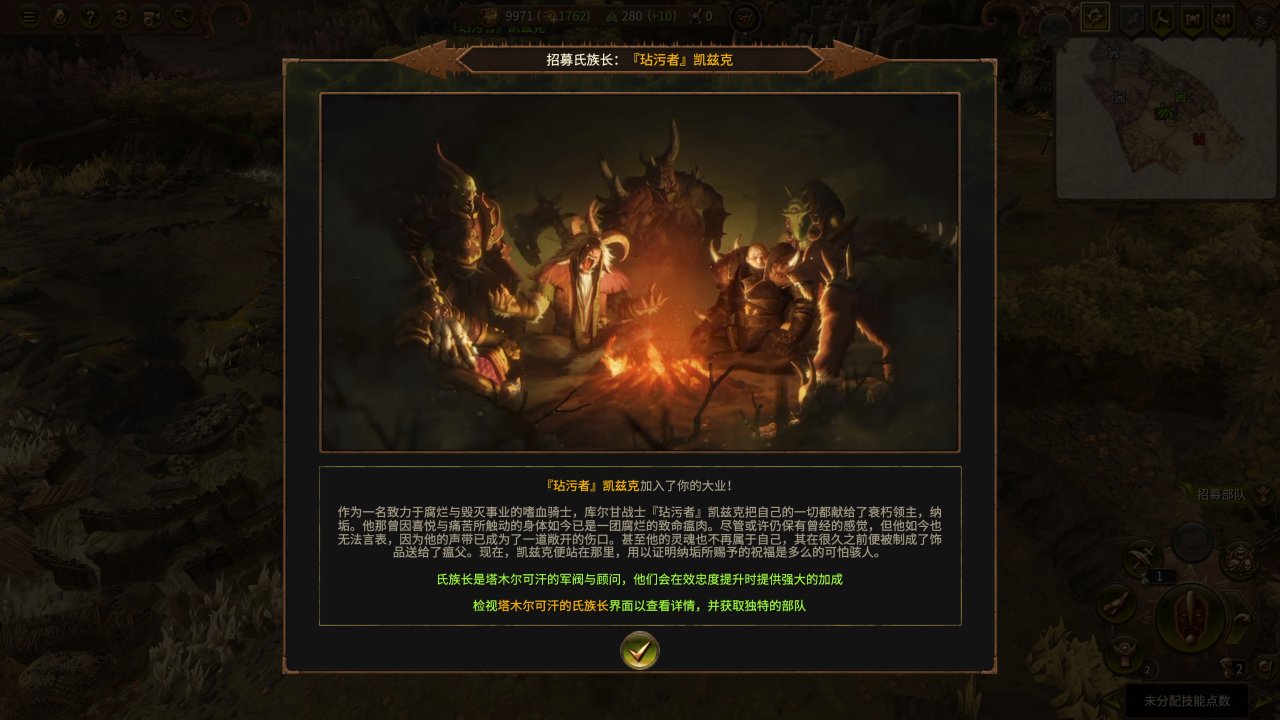Image resolution: width=1280 pixels, height=720 pixels.
Task: Click the banner shield icon top-right
Action: point(1191,18)
